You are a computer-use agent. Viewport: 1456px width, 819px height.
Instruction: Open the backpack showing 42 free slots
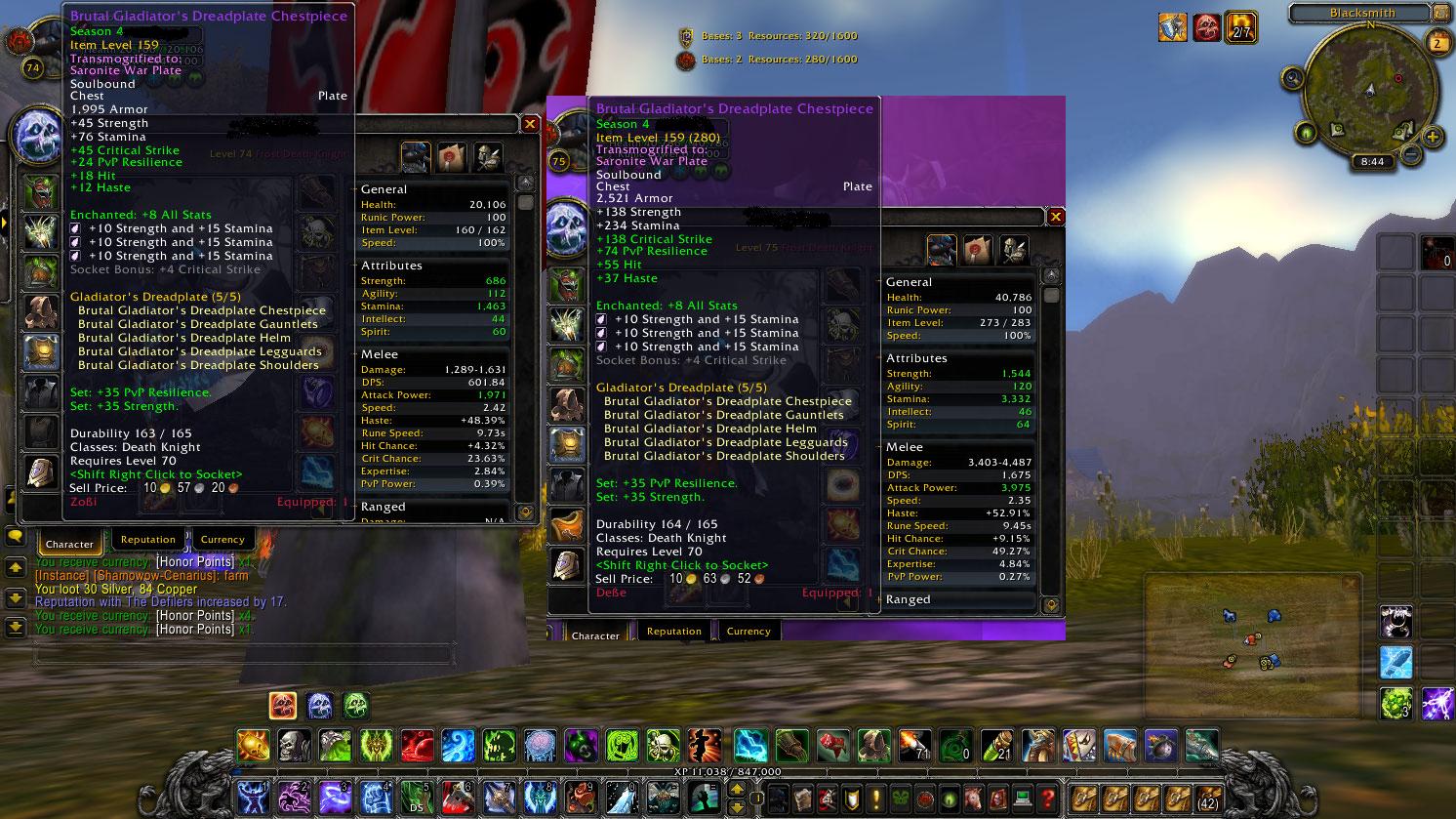1207,797
